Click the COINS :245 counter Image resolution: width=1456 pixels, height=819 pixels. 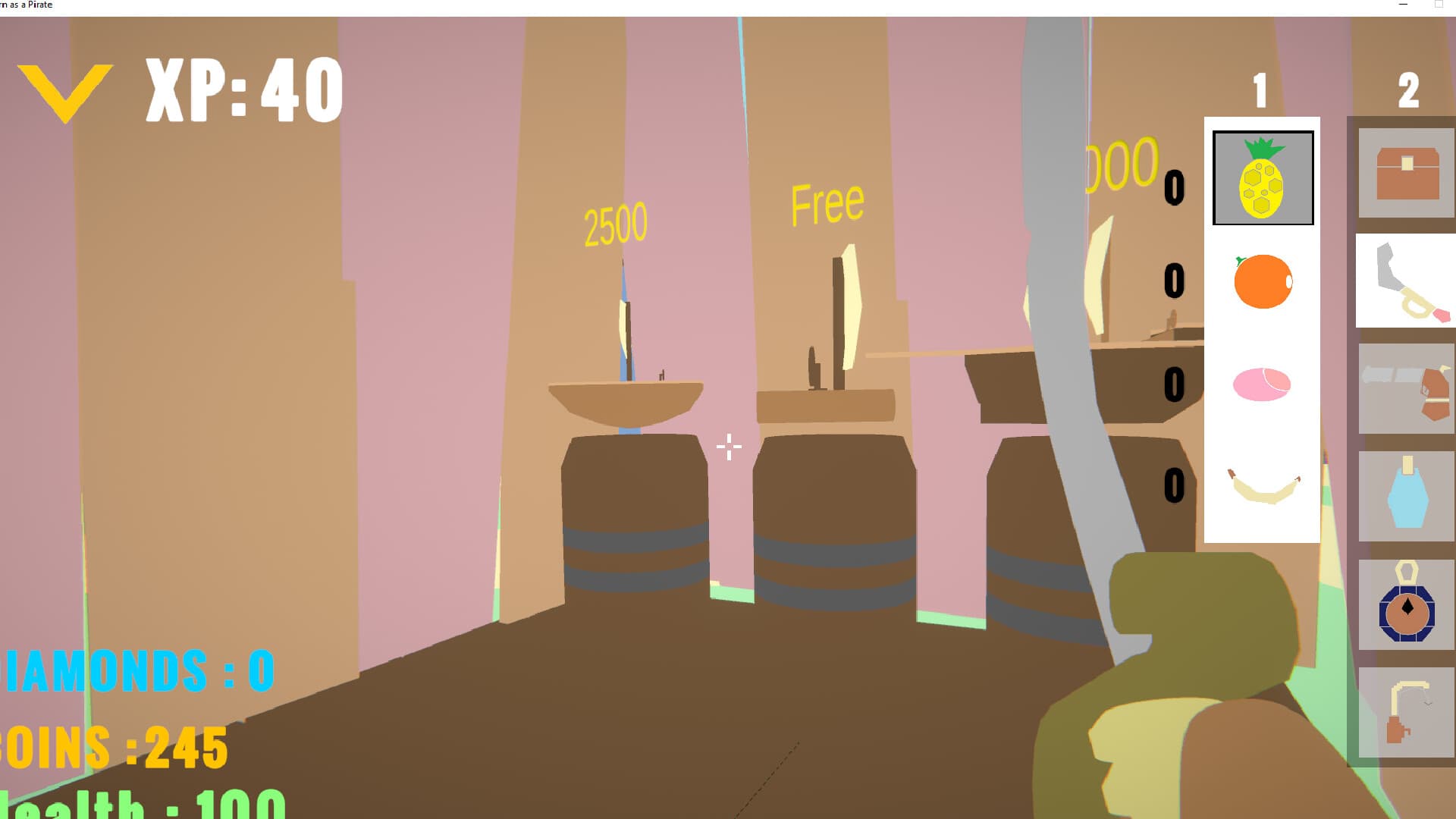(x=112, y=747)
